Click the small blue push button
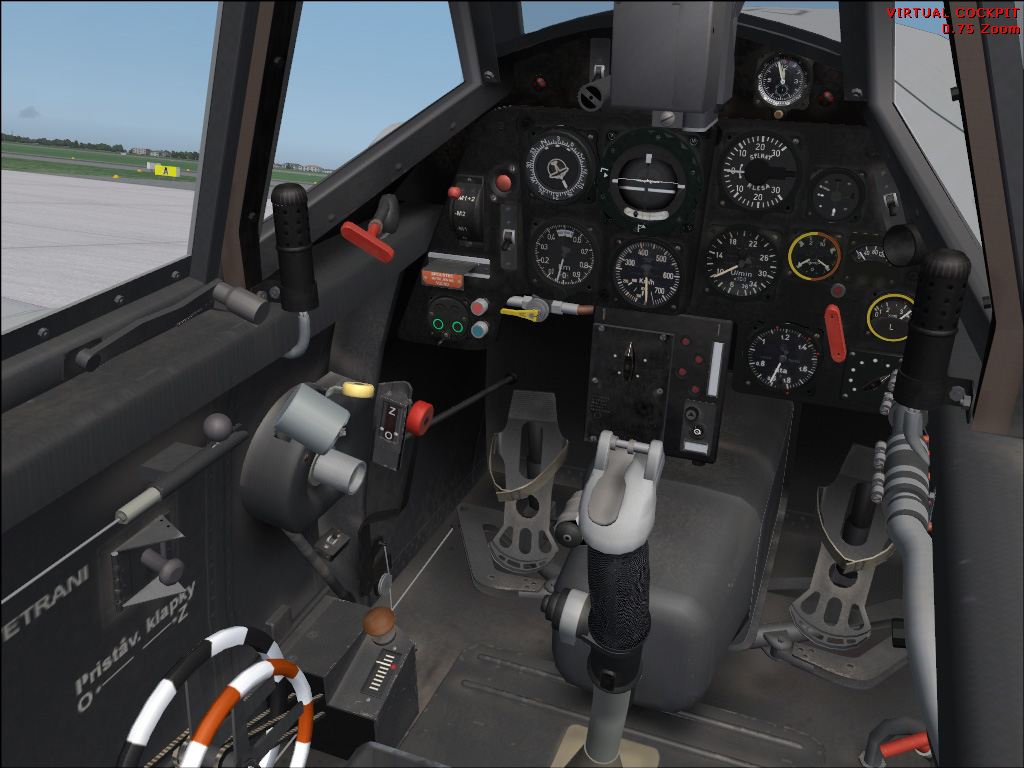 [x=480, y=328]
